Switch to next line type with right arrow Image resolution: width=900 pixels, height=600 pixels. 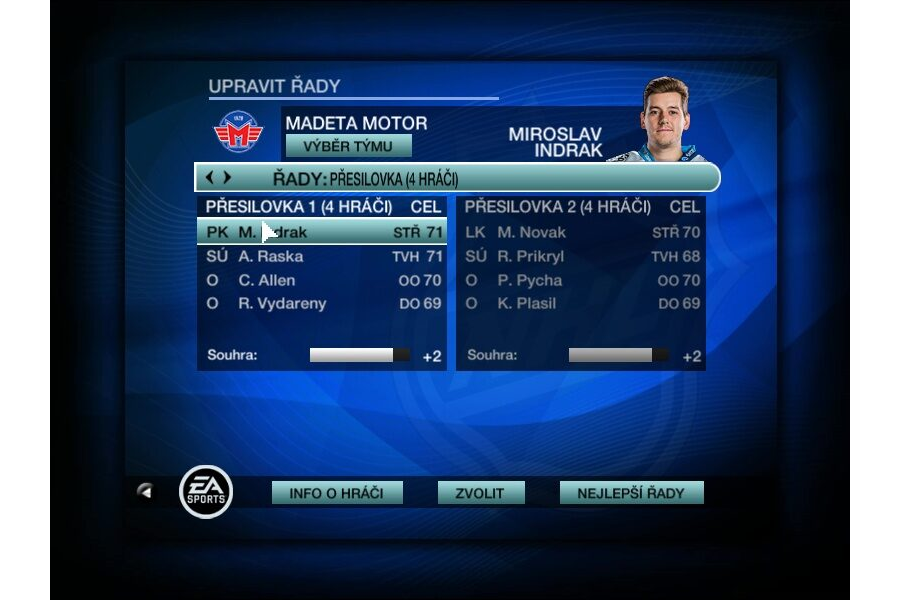coord(227,178)
